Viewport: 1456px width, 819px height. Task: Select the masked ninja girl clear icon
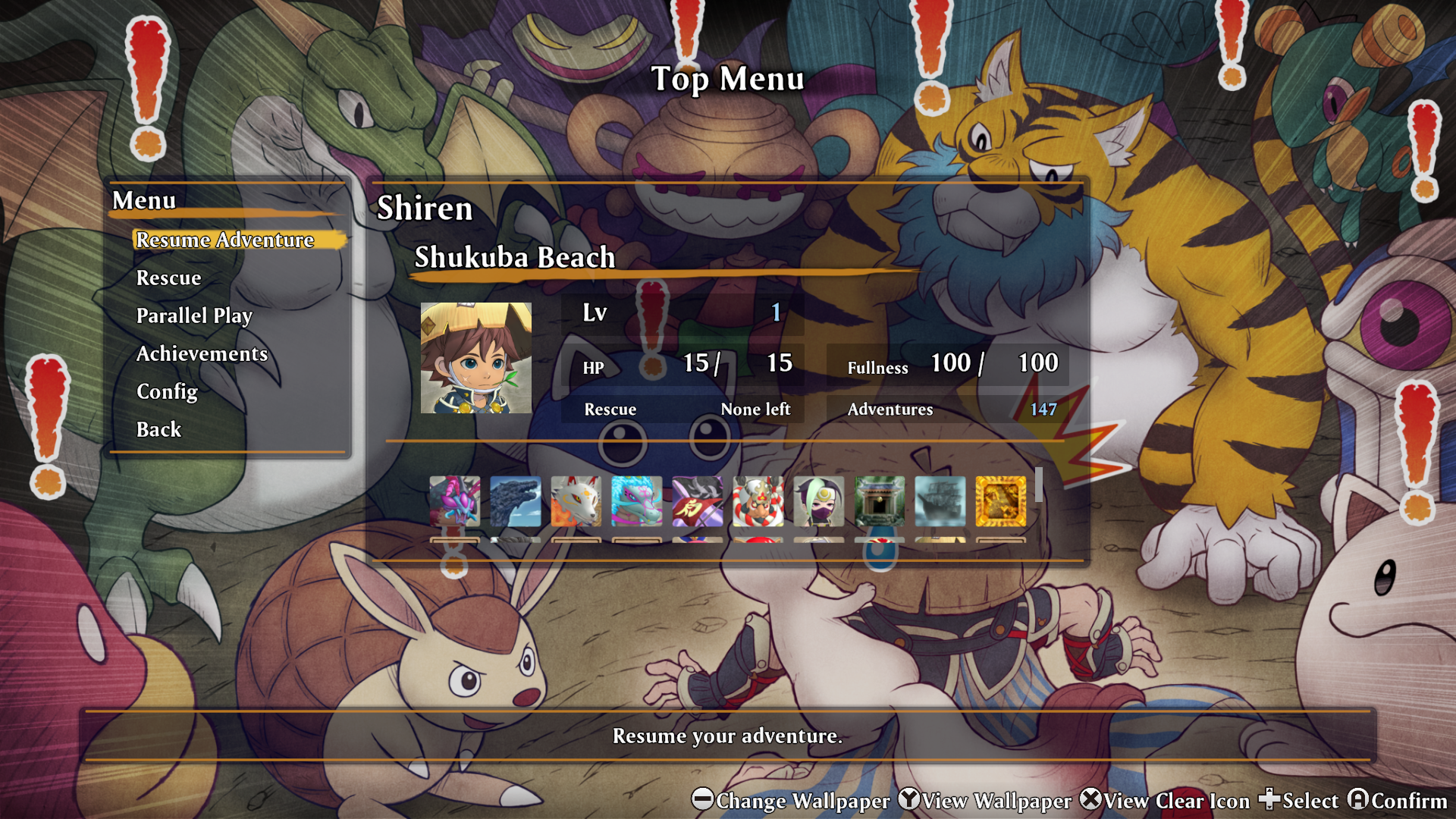point(819,501)
